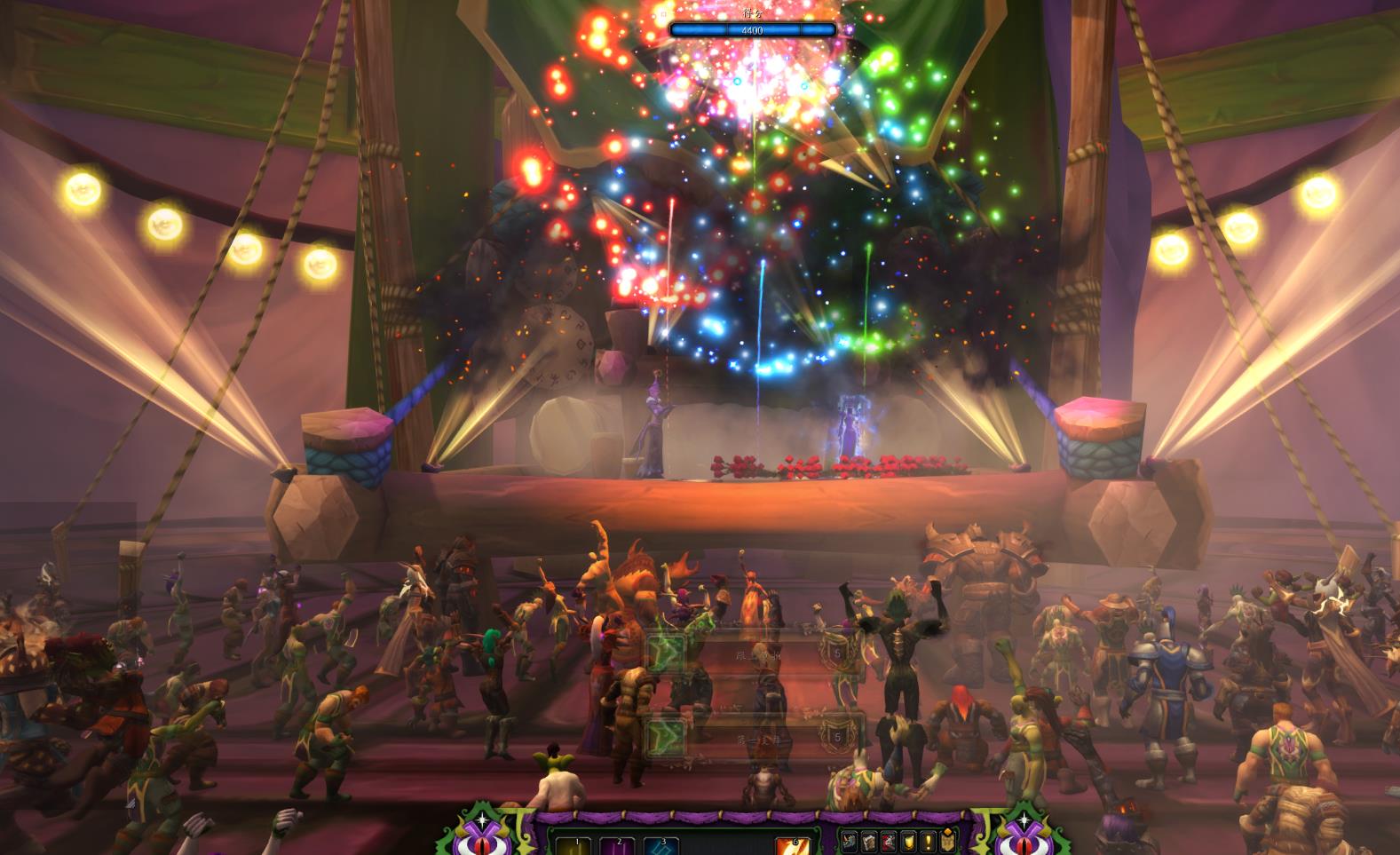Use the purple ability in slot 2
The image size is (1400, 855).
(618, 845)
